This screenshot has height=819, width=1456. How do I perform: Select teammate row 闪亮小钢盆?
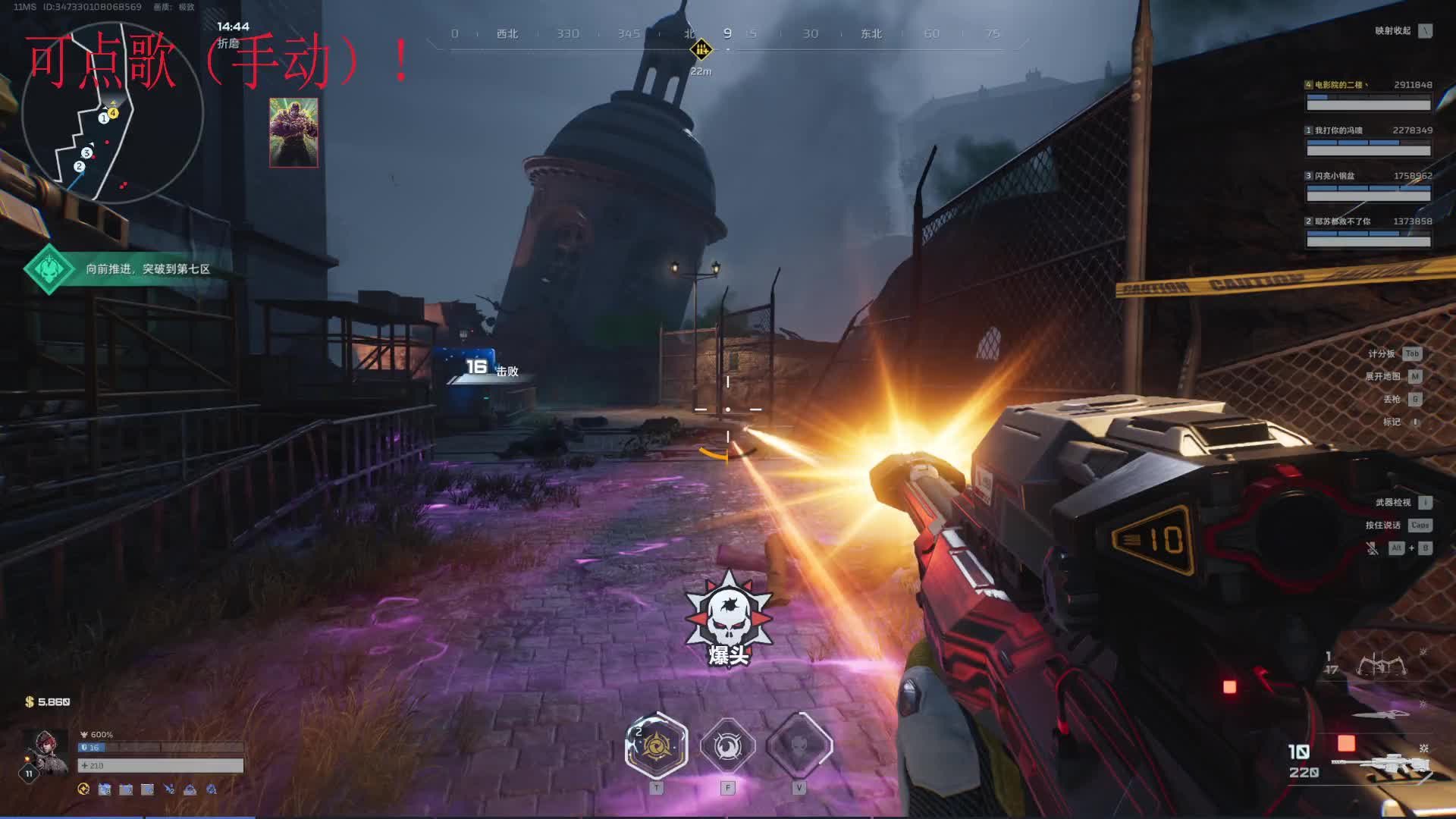point(1368,187)
